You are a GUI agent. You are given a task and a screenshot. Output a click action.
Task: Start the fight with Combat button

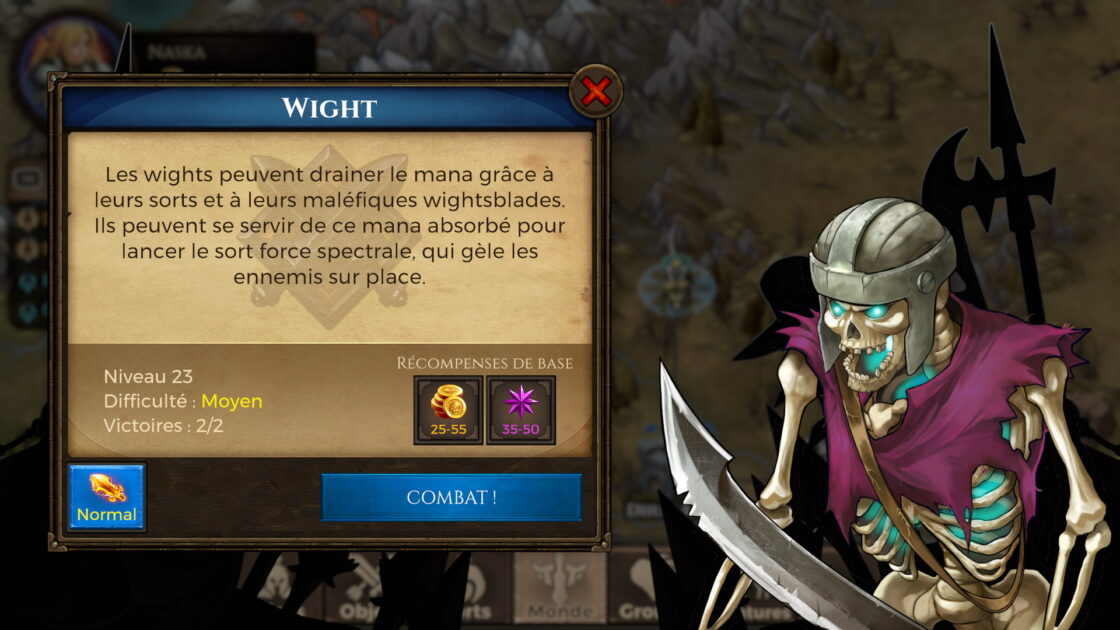[x=451, y=497]
